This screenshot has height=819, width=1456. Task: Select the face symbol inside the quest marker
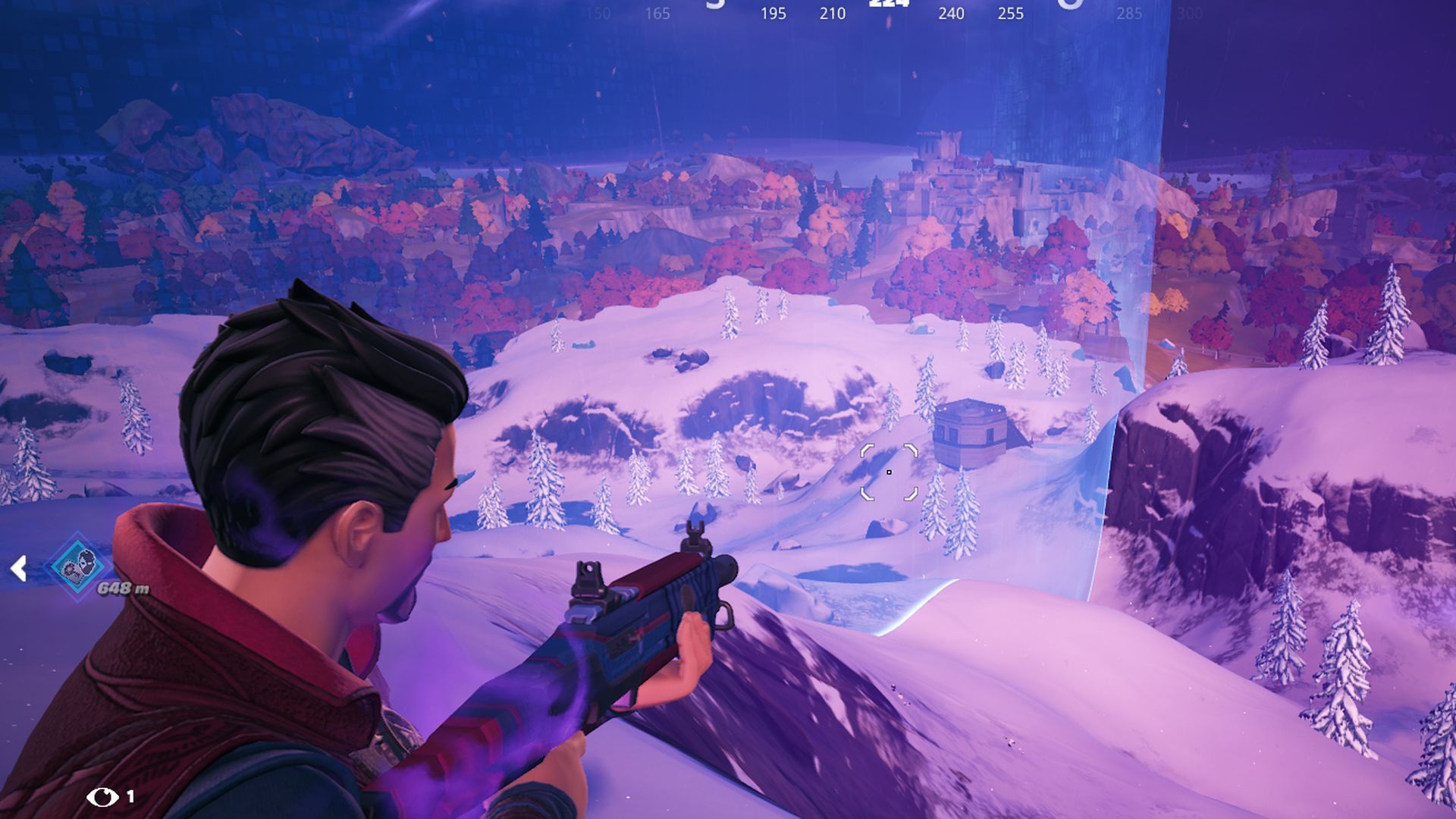point(86,563)
